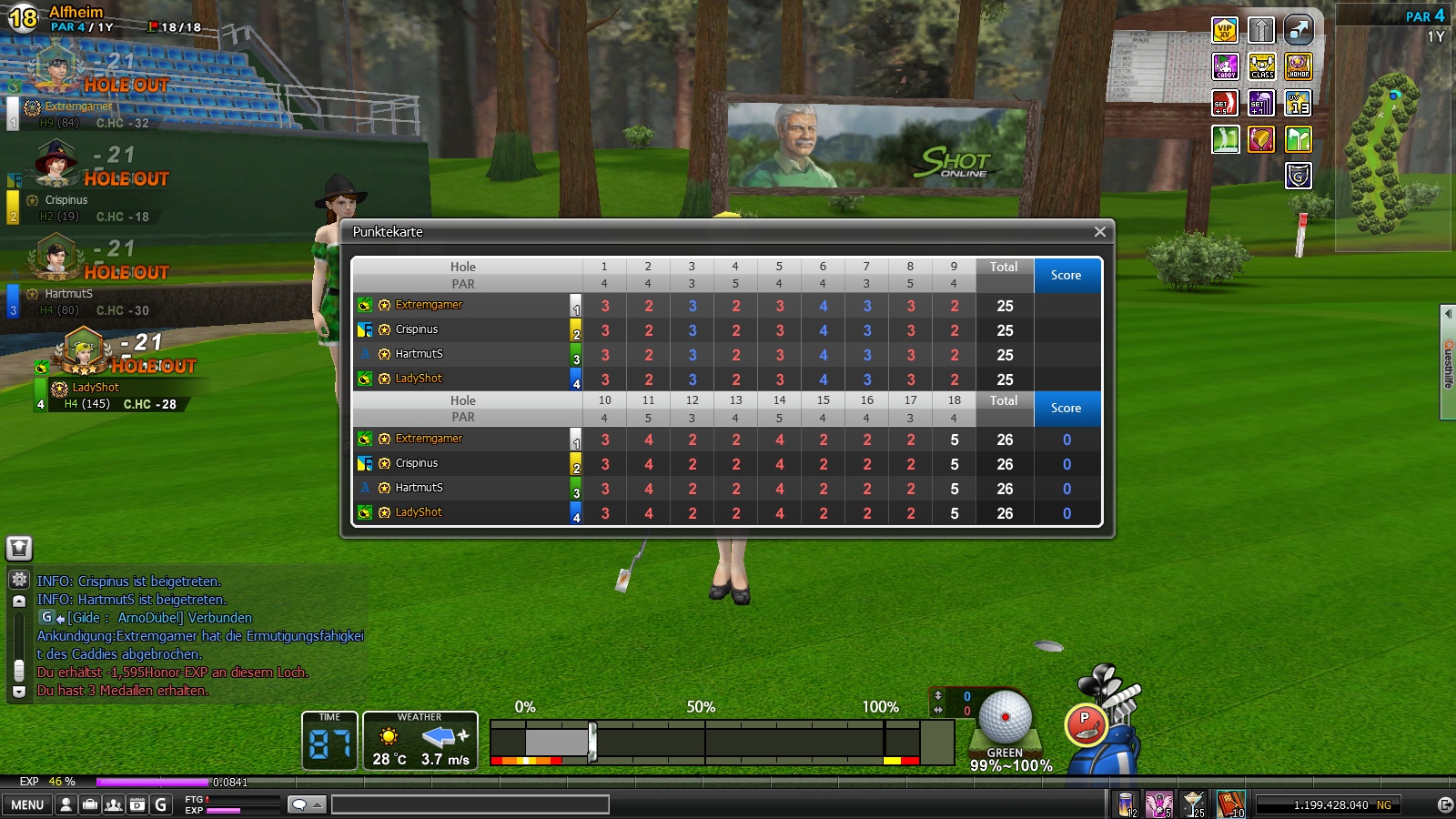Screen dimensions: 1456x819
Task: Open the guild G toolbar button
Action: click(161, 804)
